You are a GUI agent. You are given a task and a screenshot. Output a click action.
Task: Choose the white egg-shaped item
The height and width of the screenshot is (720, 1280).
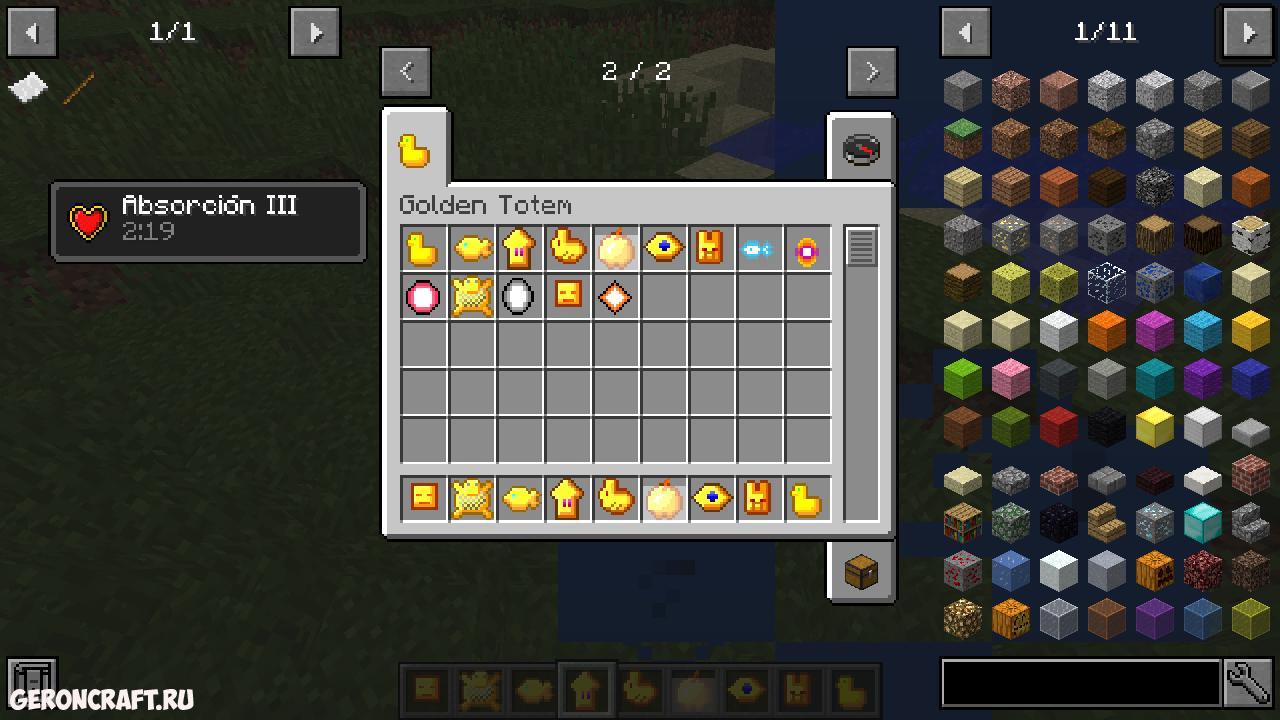point(518,297)
